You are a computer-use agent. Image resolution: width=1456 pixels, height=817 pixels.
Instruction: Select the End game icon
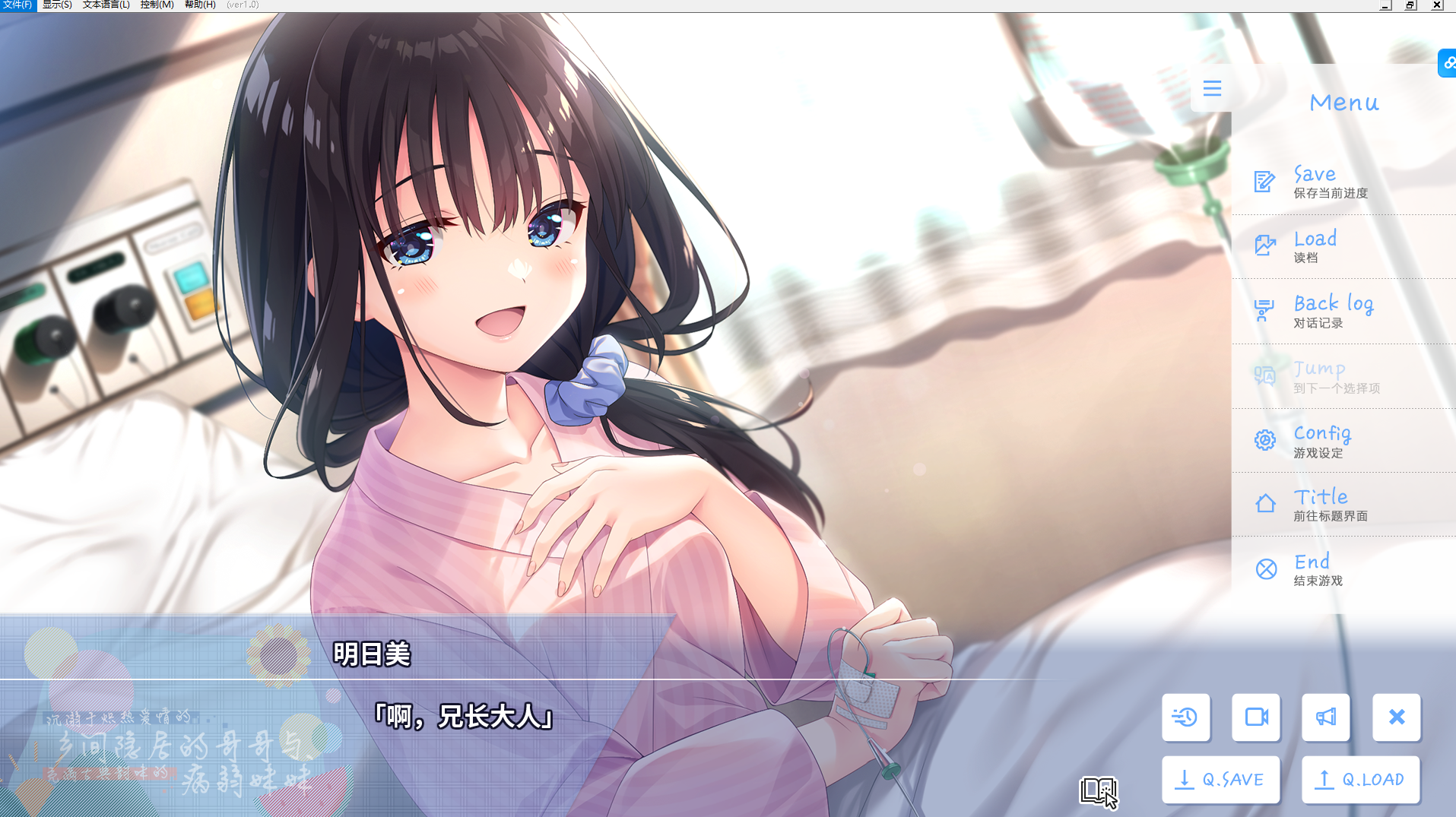click(1264, 568)
